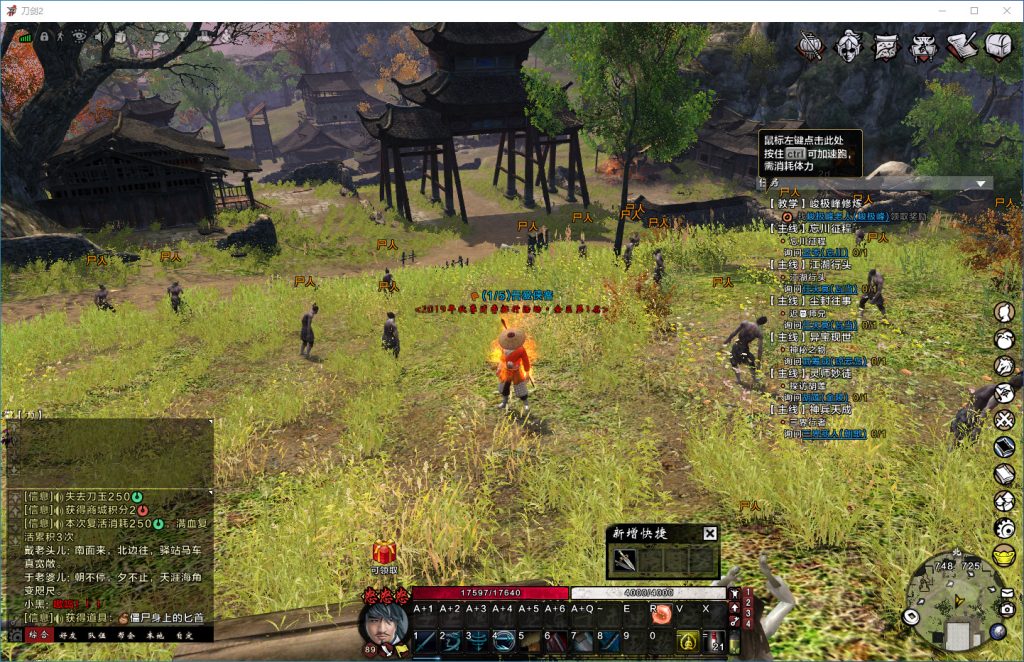Activate the golden meditation skill slot
The height and width of the screenshot is (662, 1024).
687,641
